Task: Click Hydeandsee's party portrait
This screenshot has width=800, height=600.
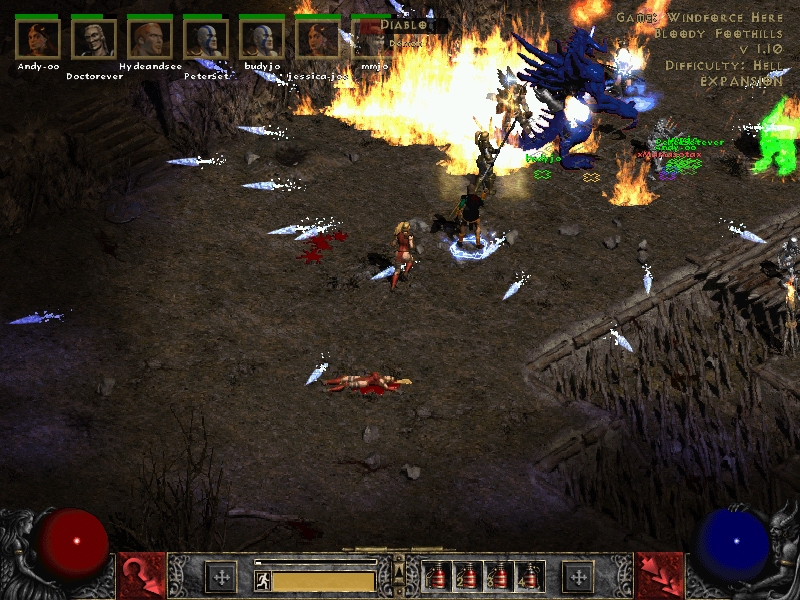Action: click(150, 38)
